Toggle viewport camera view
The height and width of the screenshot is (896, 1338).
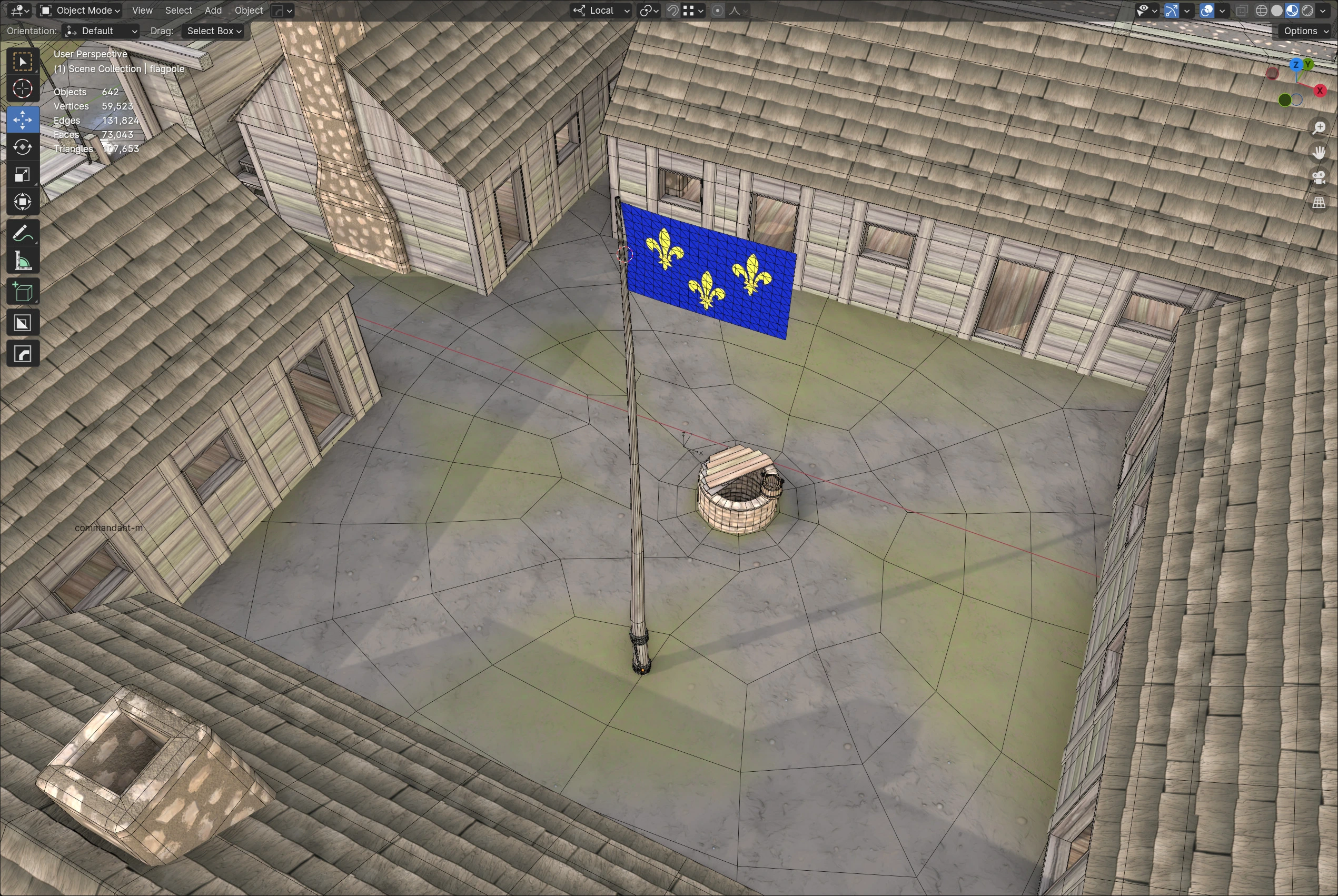coord(1319,178)
